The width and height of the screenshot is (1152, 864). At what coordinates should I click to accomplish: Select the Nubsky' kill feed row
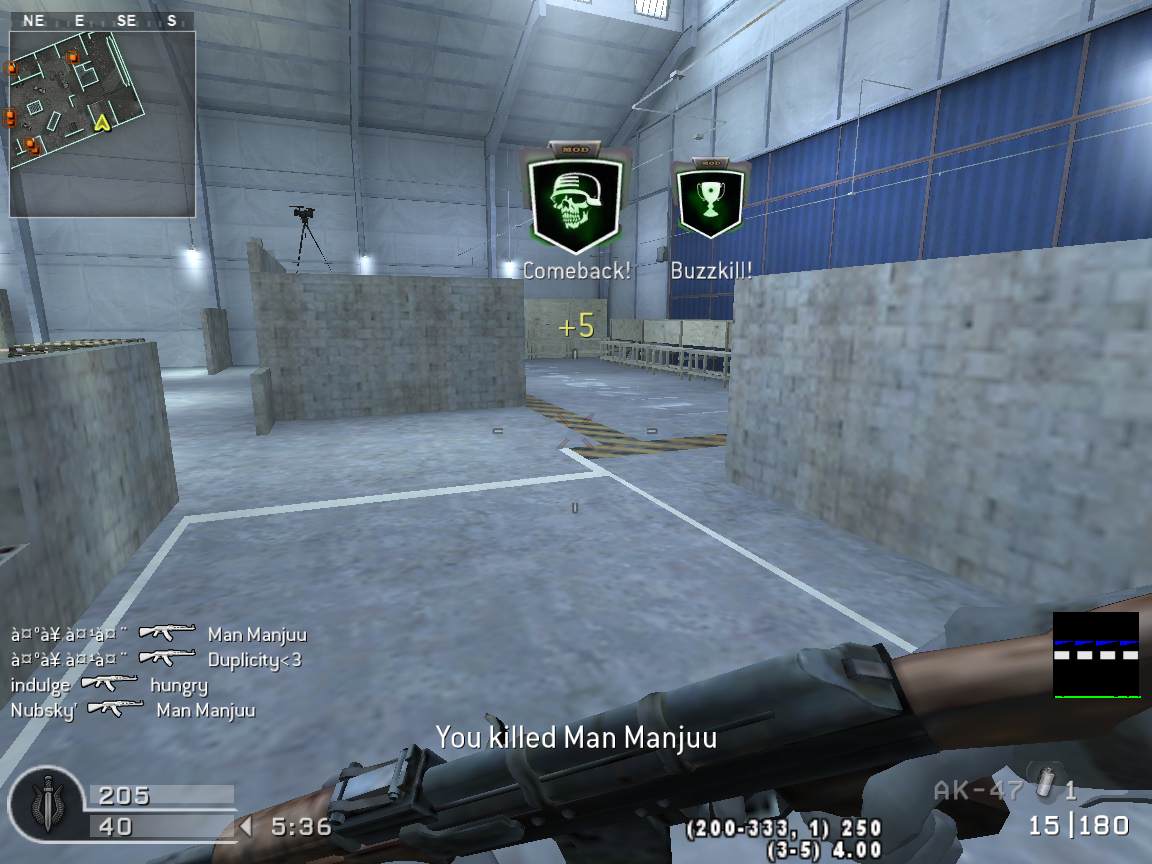point(132,710)
